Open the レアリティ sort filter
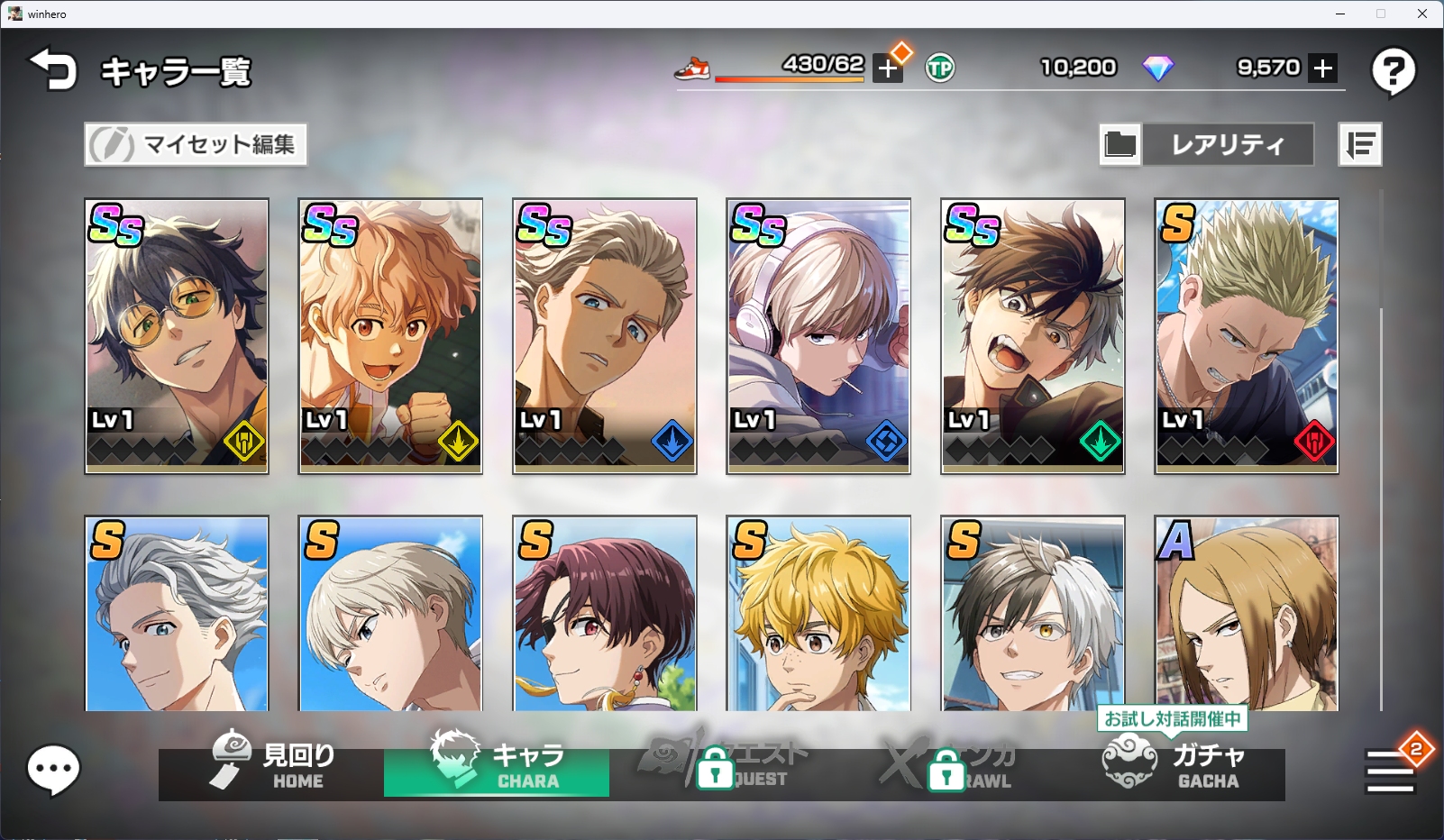The width and height of the screenshot is (1444, 840). coord(1227,144)
